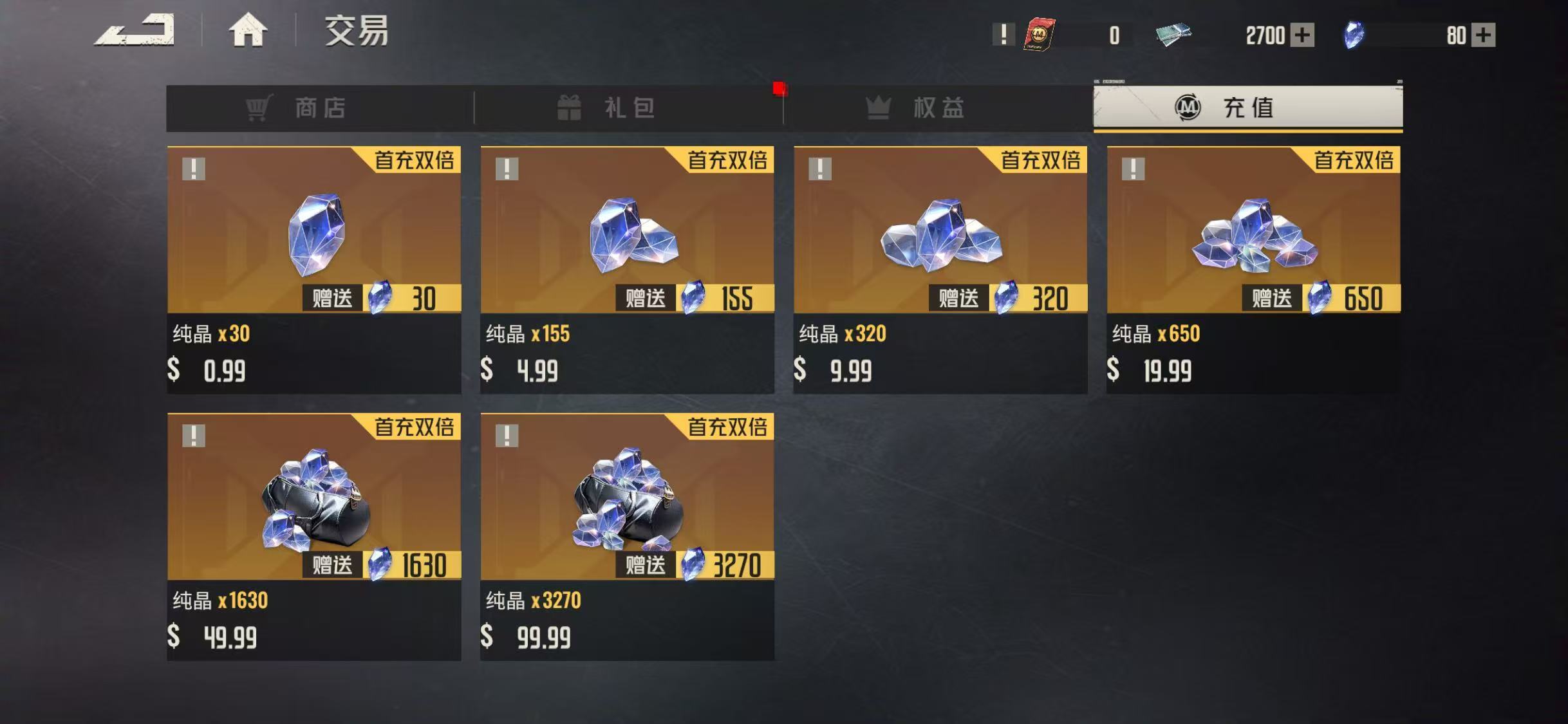The width and height of the screenshot is (1568, 724).
Task: Click the red ticket currency icon
Action: (x=1039, y=35)
